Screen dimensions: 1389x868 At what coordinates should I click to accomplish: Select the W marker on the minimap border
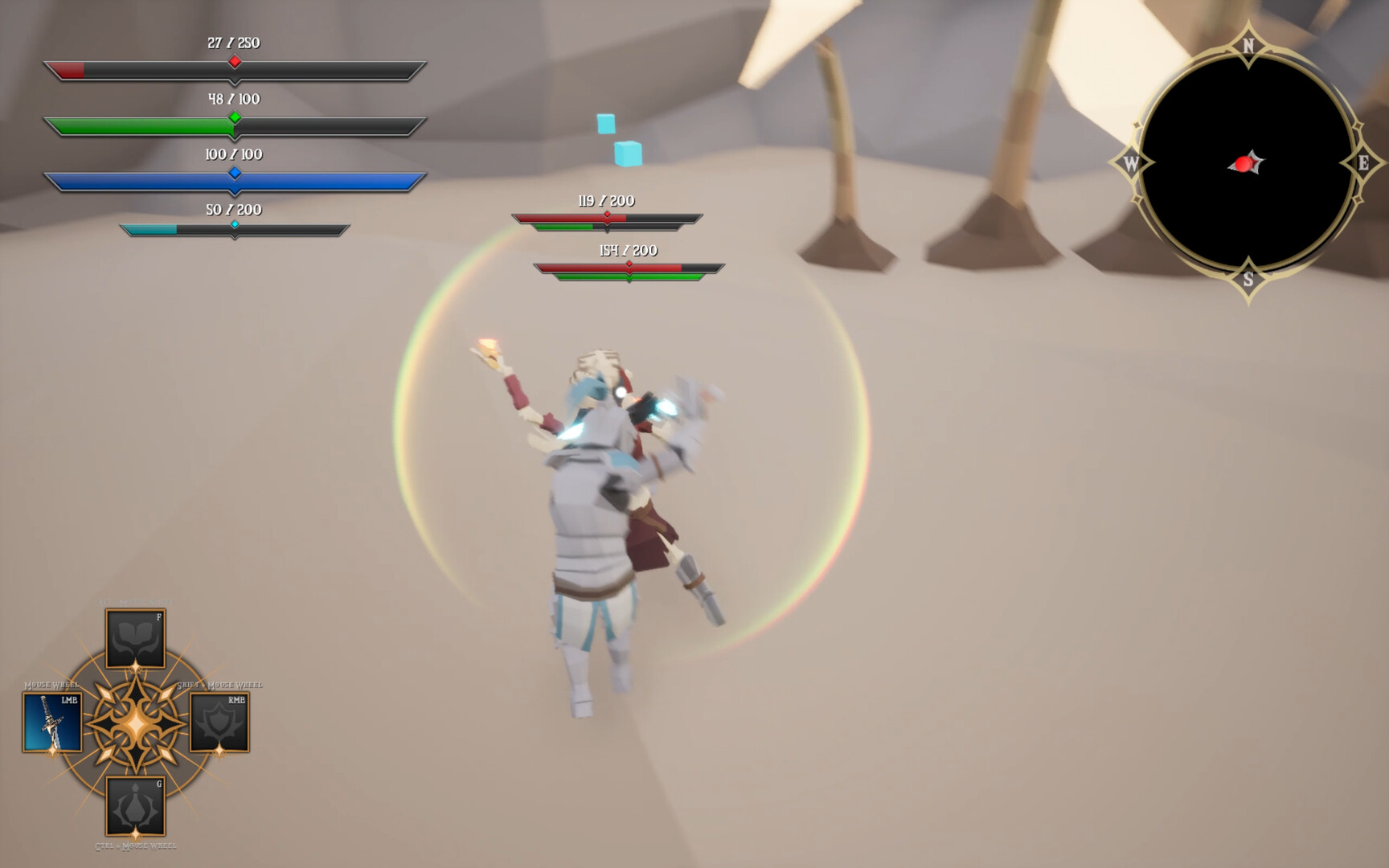(1132, 162)
